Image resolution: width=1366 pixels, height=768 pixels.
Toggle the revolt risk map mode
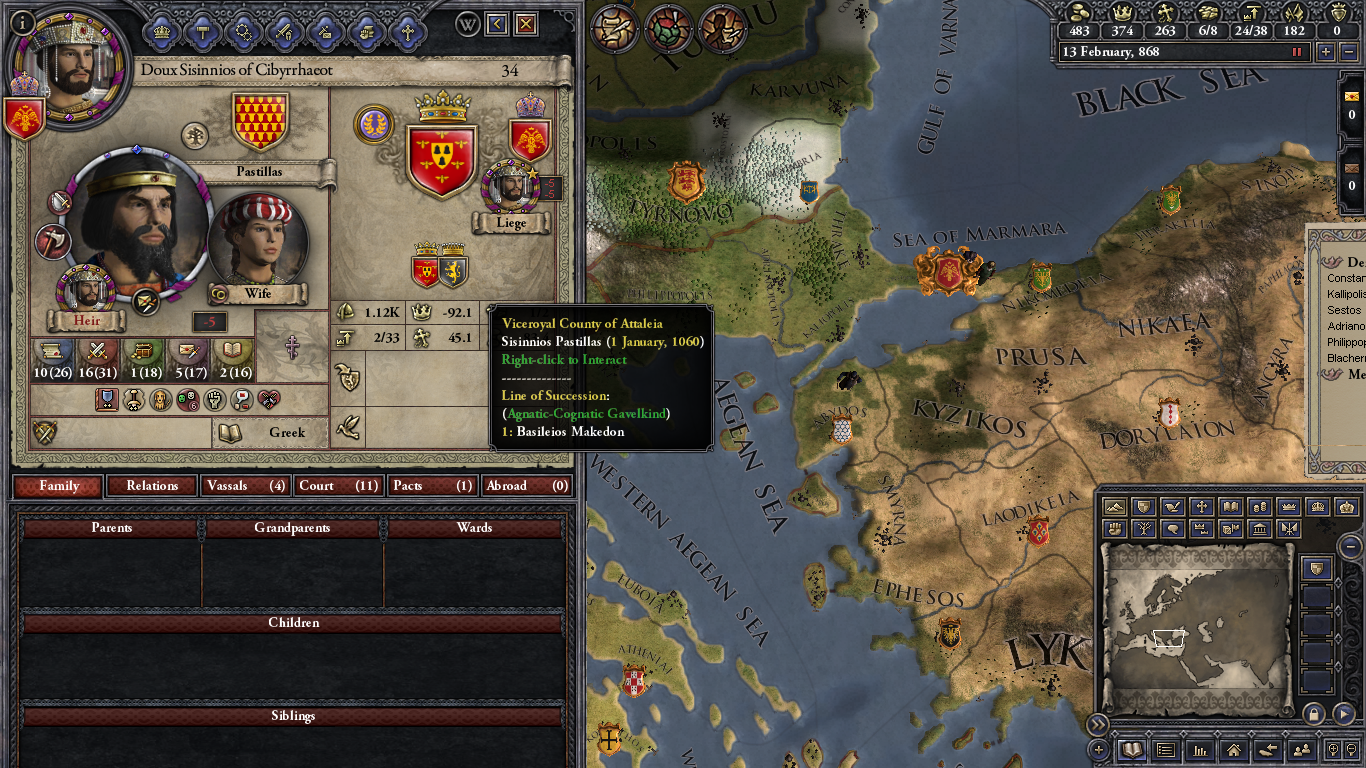pos(1116,528)
